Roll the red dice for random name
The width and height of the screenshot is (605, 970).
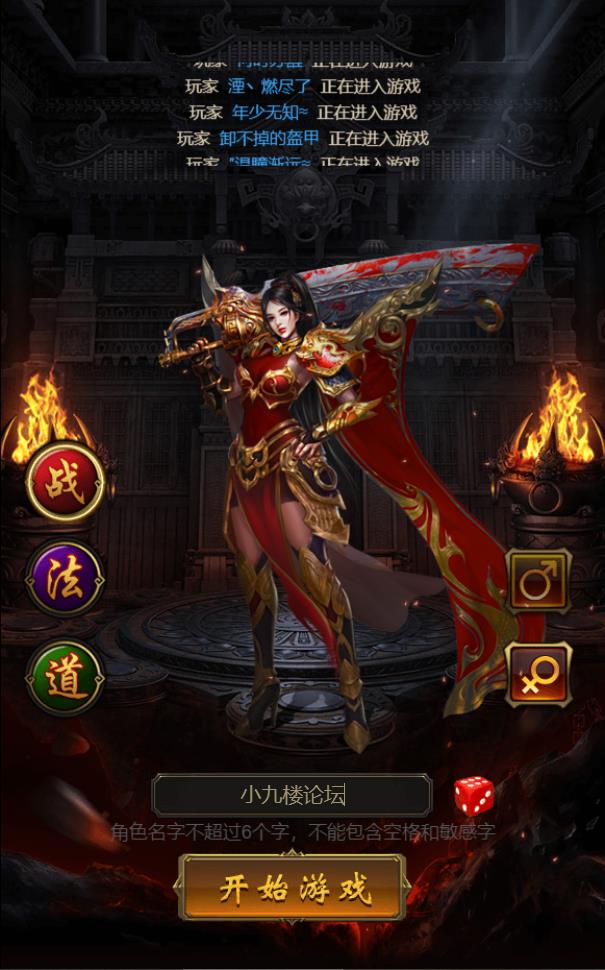click(x=474, y=796)
